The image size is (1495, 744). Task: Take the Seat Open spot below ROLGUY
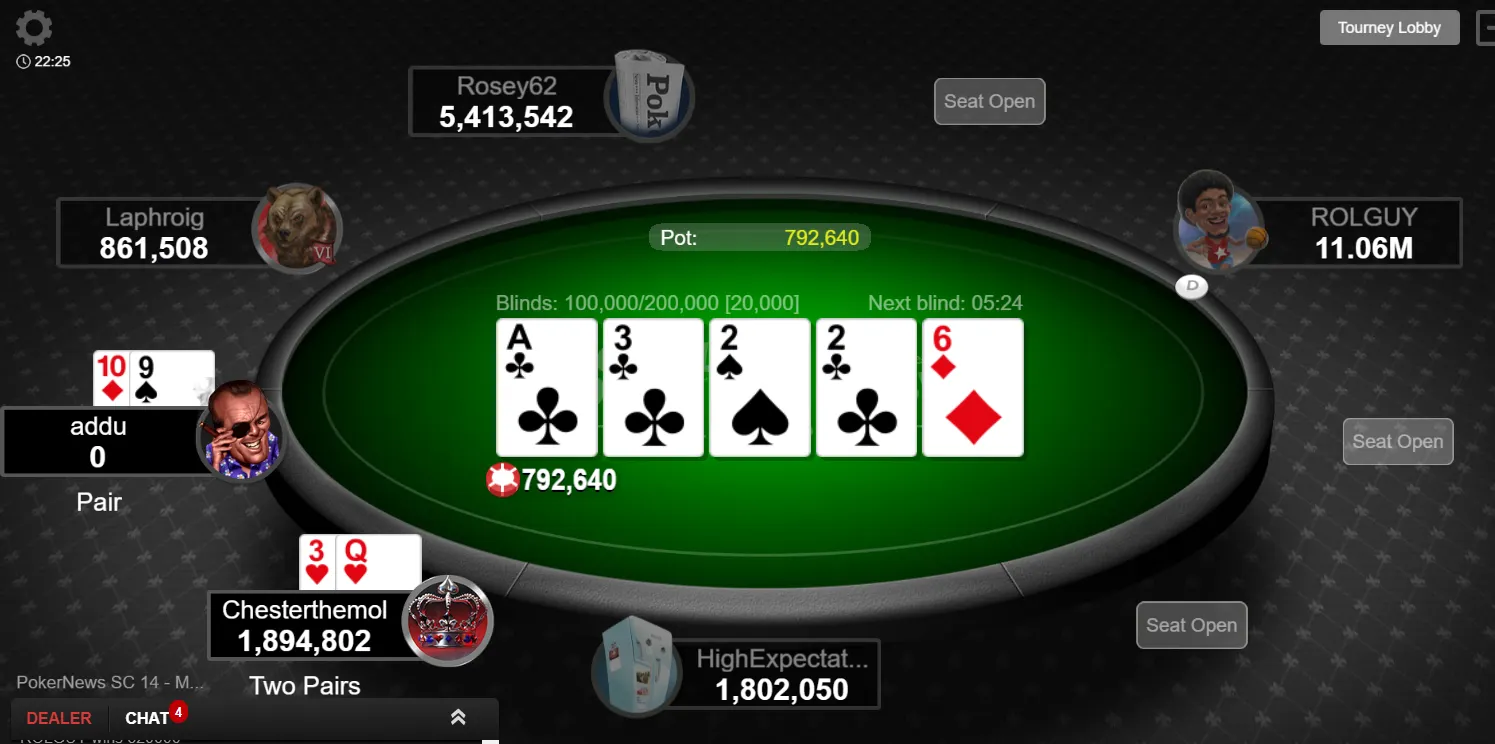tap(1397, 441)
